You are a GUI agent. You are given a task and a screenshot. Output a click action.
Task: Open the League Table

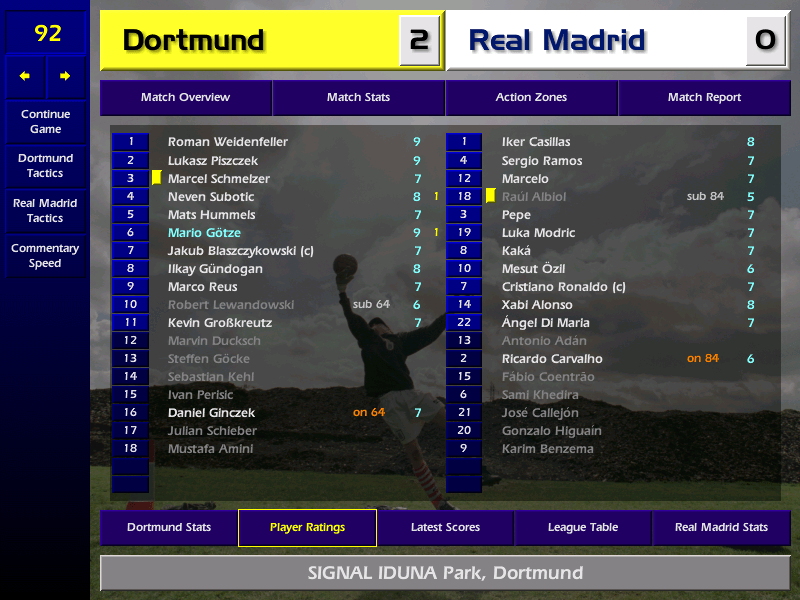coord(583,528)
